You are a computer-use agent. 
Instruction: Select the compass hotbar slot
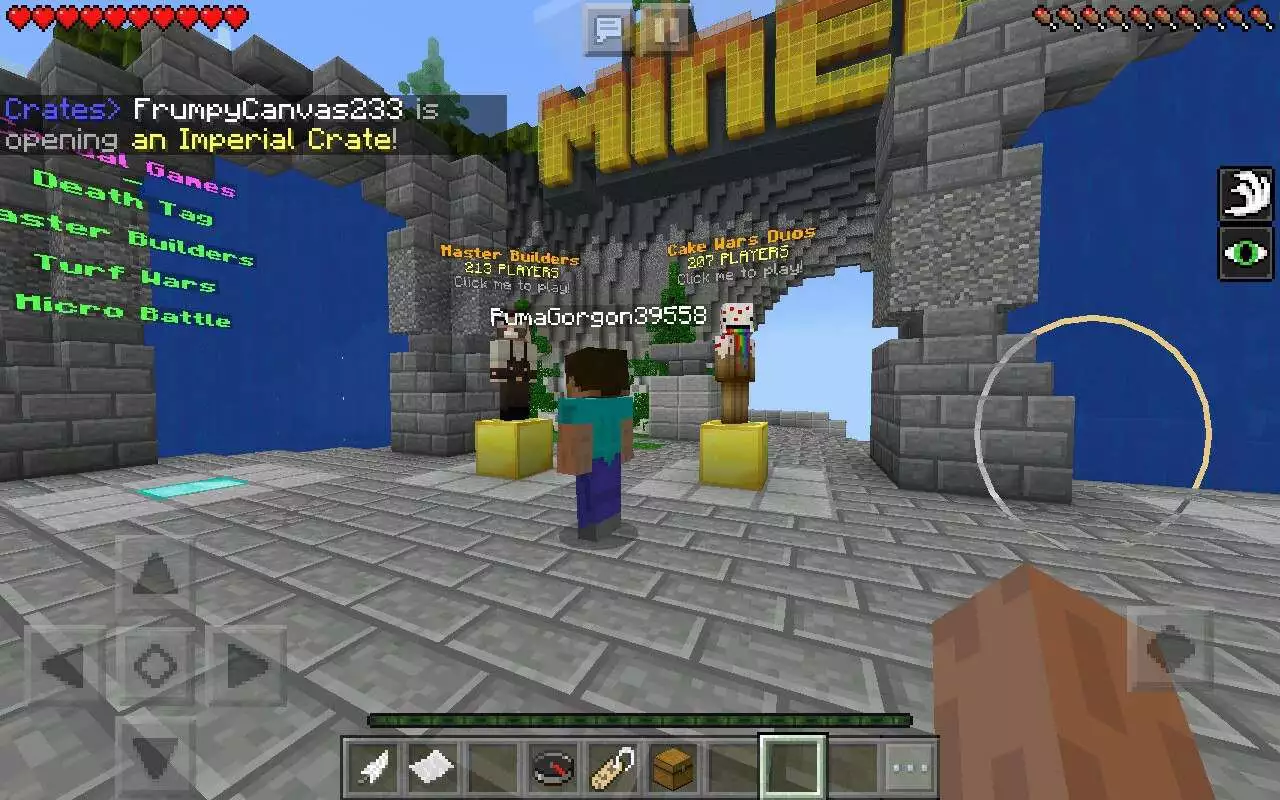(x=551, y=769)
